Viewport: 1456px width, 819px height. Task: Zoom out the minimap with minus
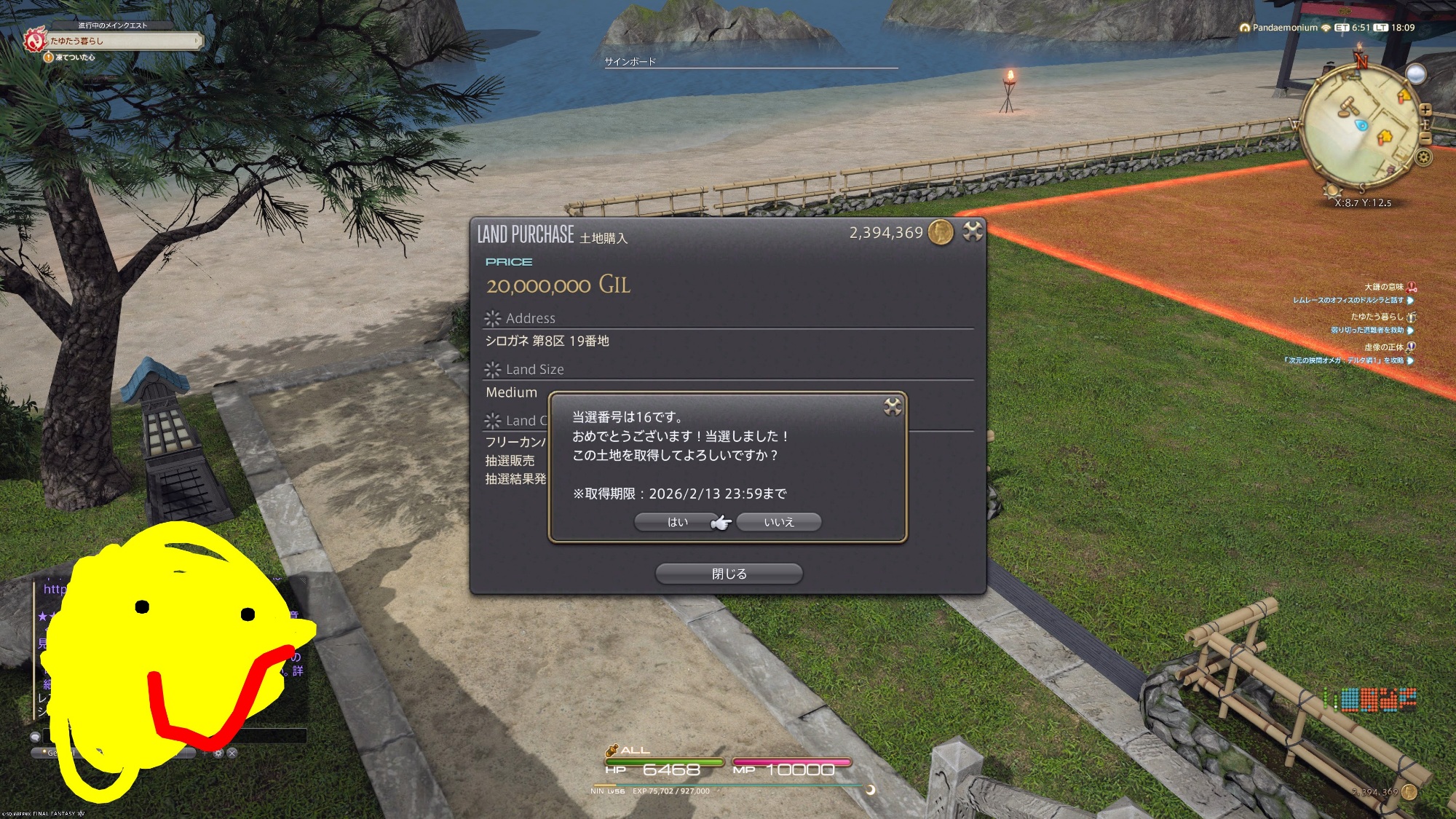(1425, 138)
